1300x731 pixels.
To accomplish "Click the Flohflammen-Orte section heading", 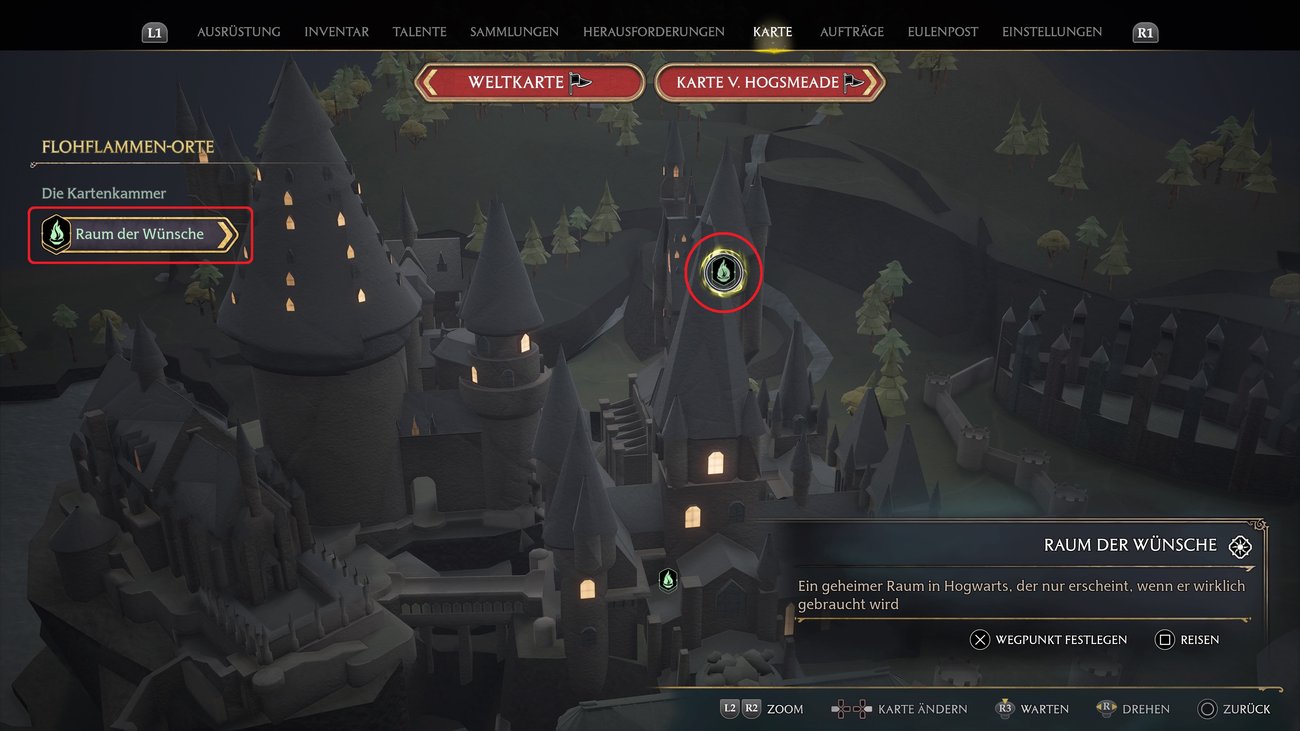I will coord(128,146).
